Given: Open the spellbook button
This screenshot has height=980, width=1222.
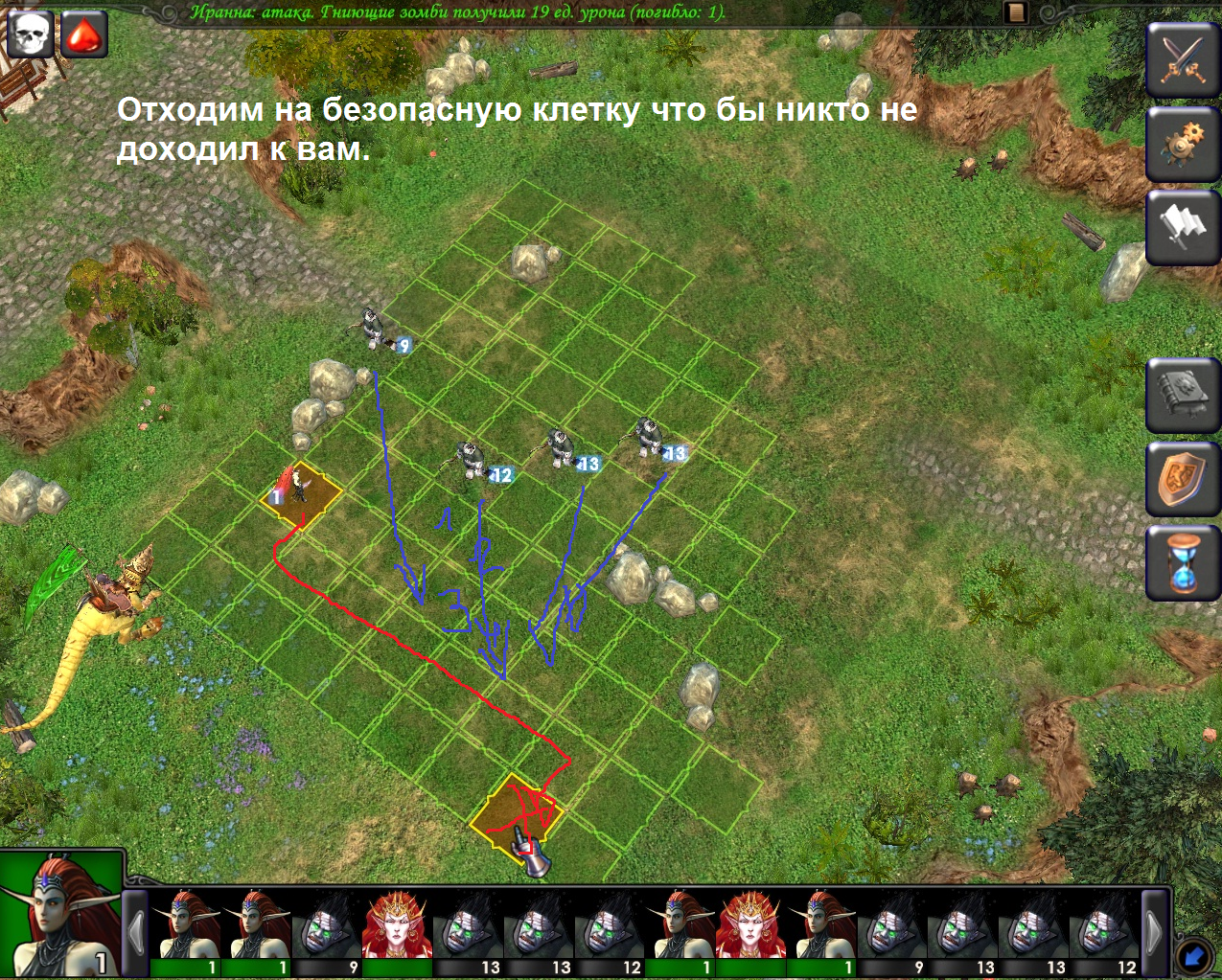Looking at the screenshot, I should pos(1184,394).
